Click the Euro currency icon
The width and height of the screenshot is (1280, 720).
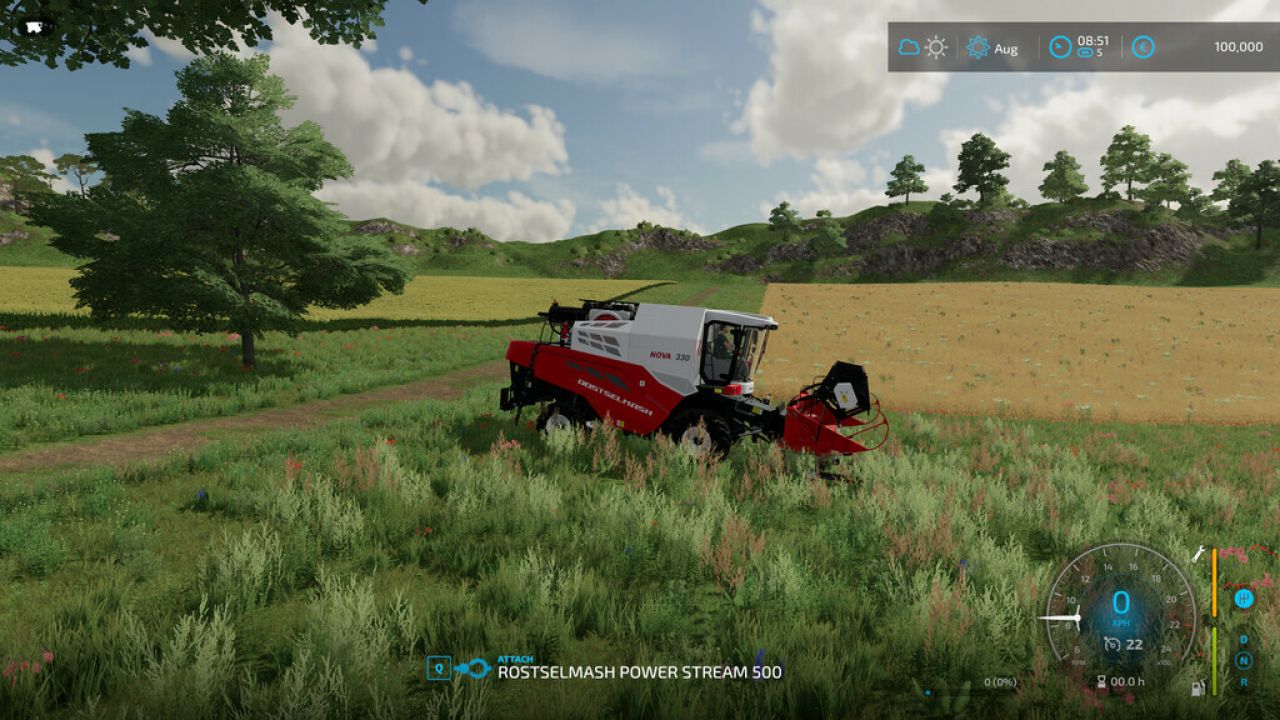click(x=1143, y=46)
